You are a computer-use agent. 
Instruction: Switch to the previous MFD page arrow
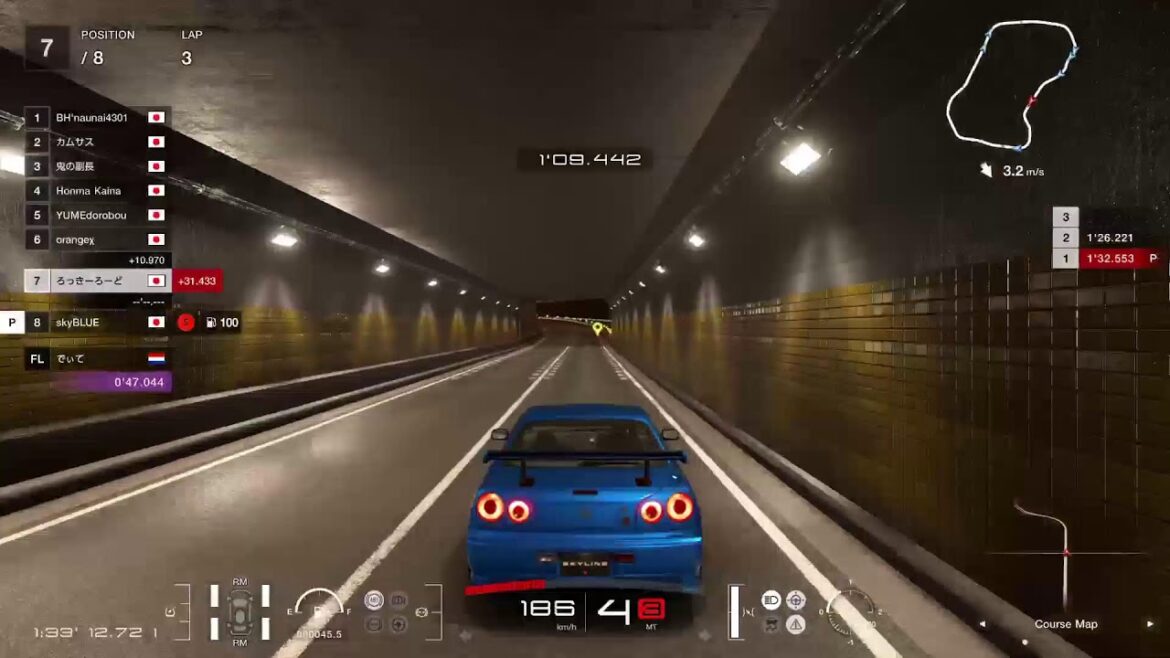point(982,624)
